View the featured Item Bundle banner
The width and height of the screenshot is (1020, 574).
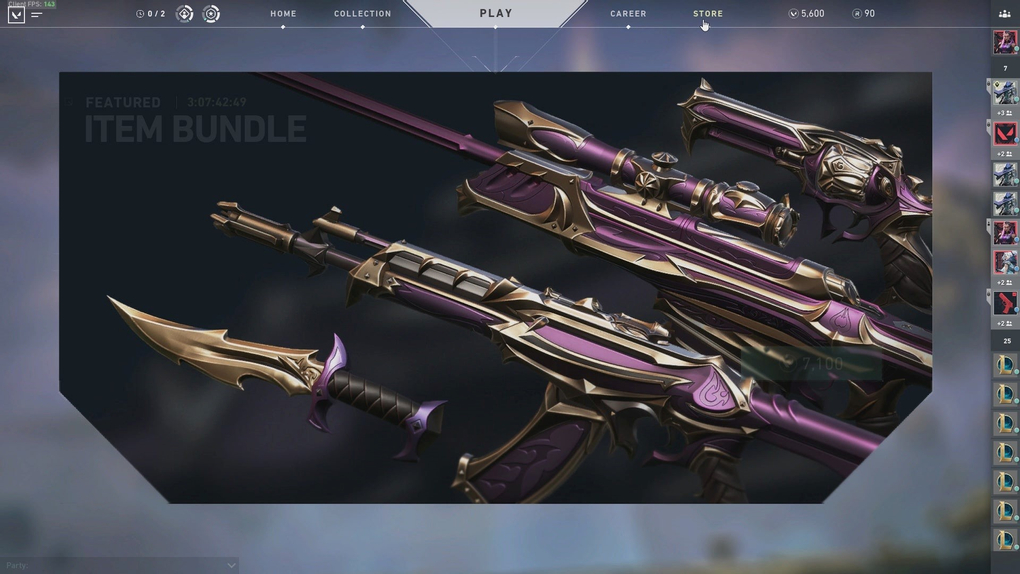coord(495,287)
